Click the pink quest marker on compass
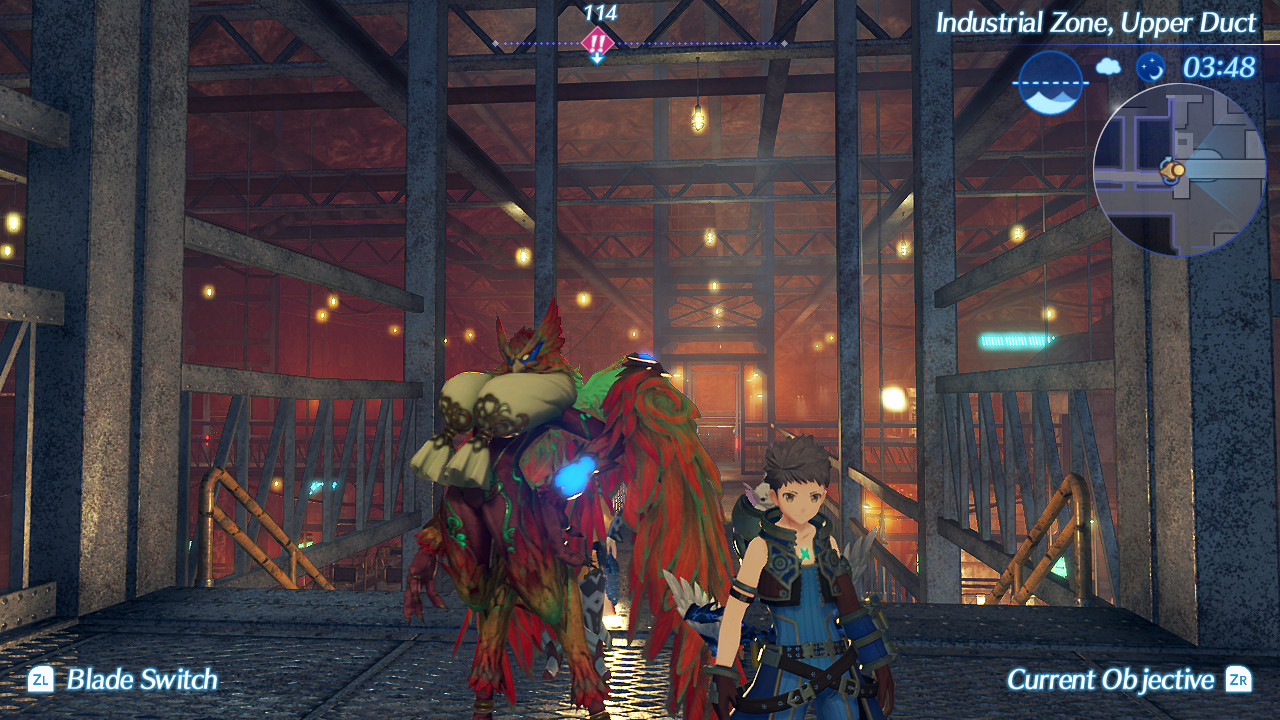The height and width of the screenshot is (720, 1280). pos(597,43)
